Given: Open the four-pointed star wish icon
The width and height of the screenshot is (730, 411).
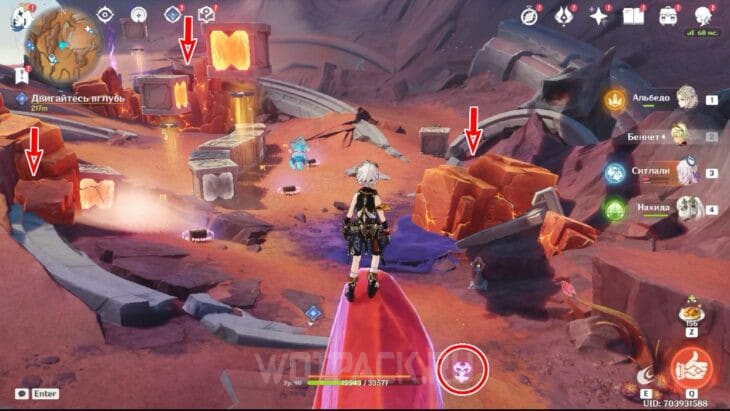Looking at the screenshot, I should click(x=599, y=15).
